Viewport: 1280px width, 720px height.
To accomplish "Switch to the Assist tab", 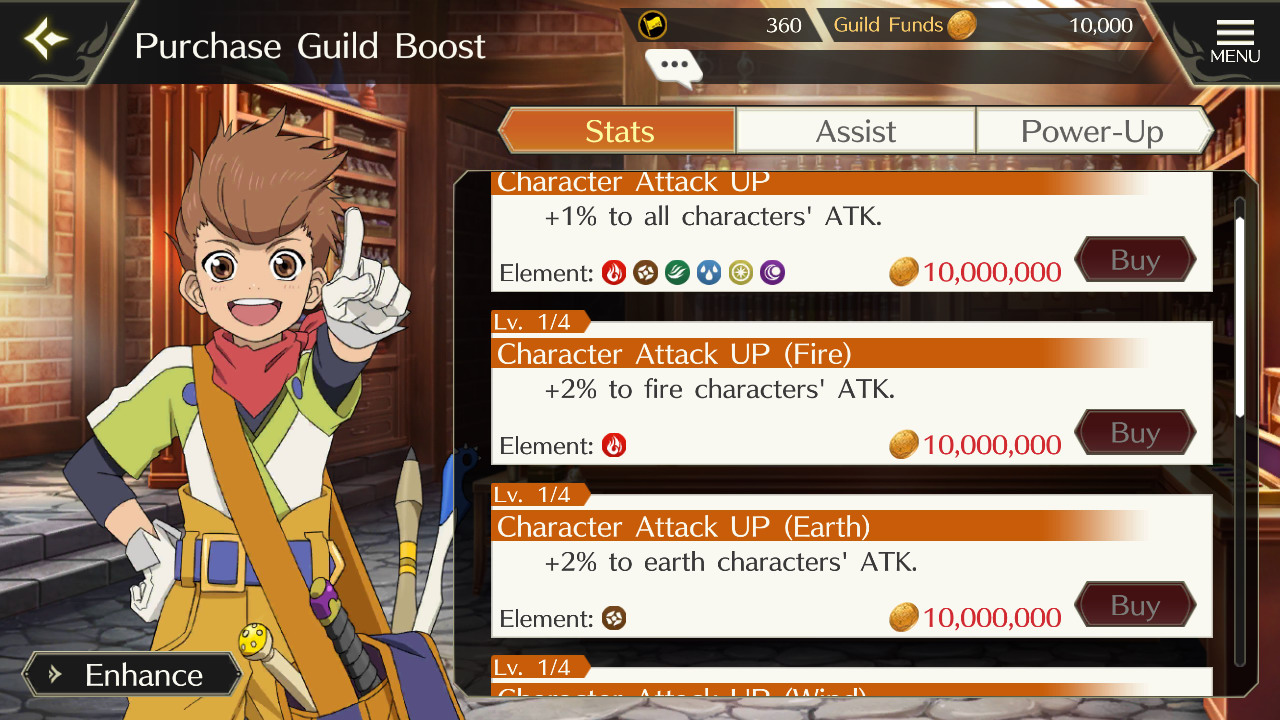I will 855,131.
